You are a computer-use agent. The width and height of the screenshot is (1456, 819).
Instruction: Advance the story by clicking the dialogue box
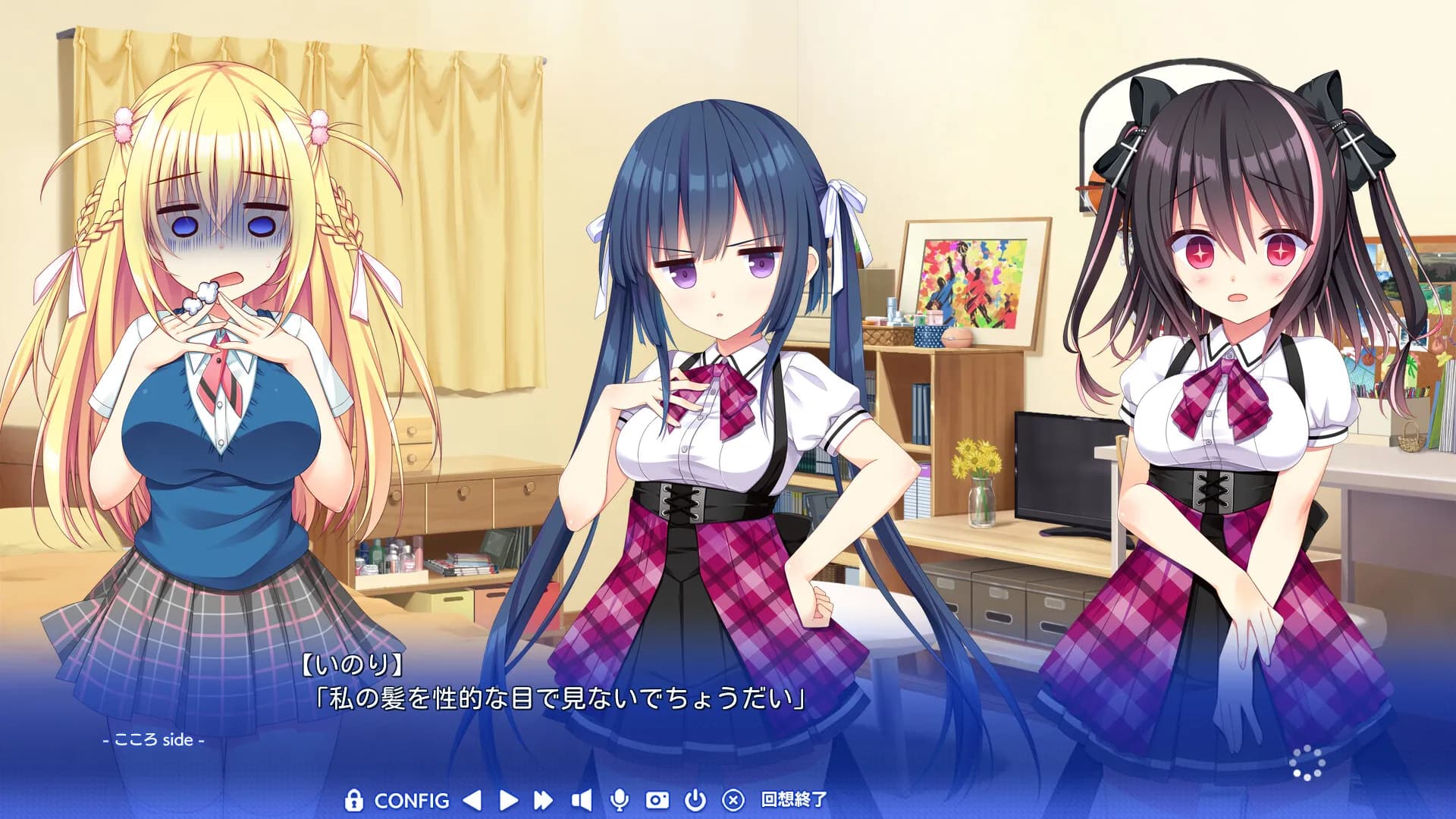point(728,698)
